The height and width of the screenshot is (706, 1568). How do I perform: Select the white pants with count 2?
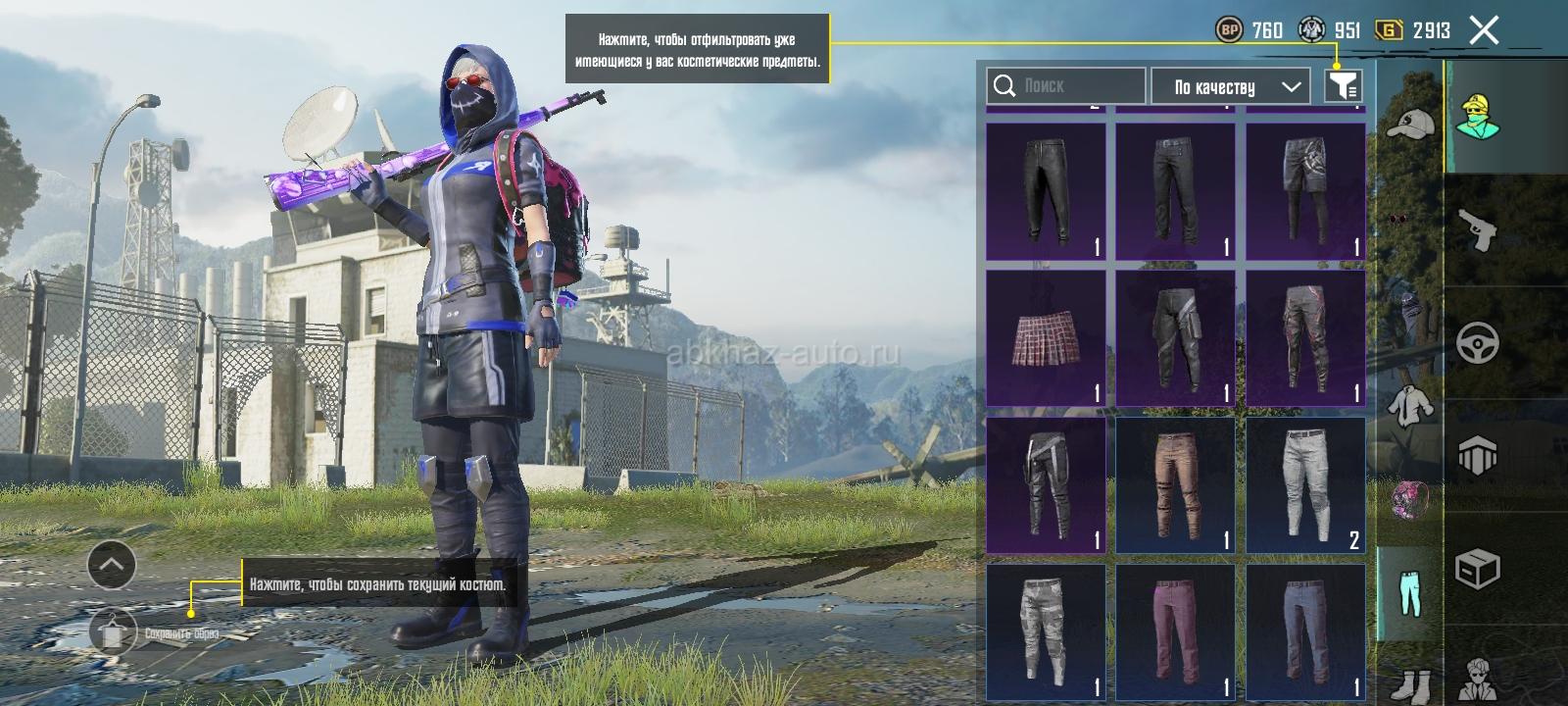pos(1305,485)
